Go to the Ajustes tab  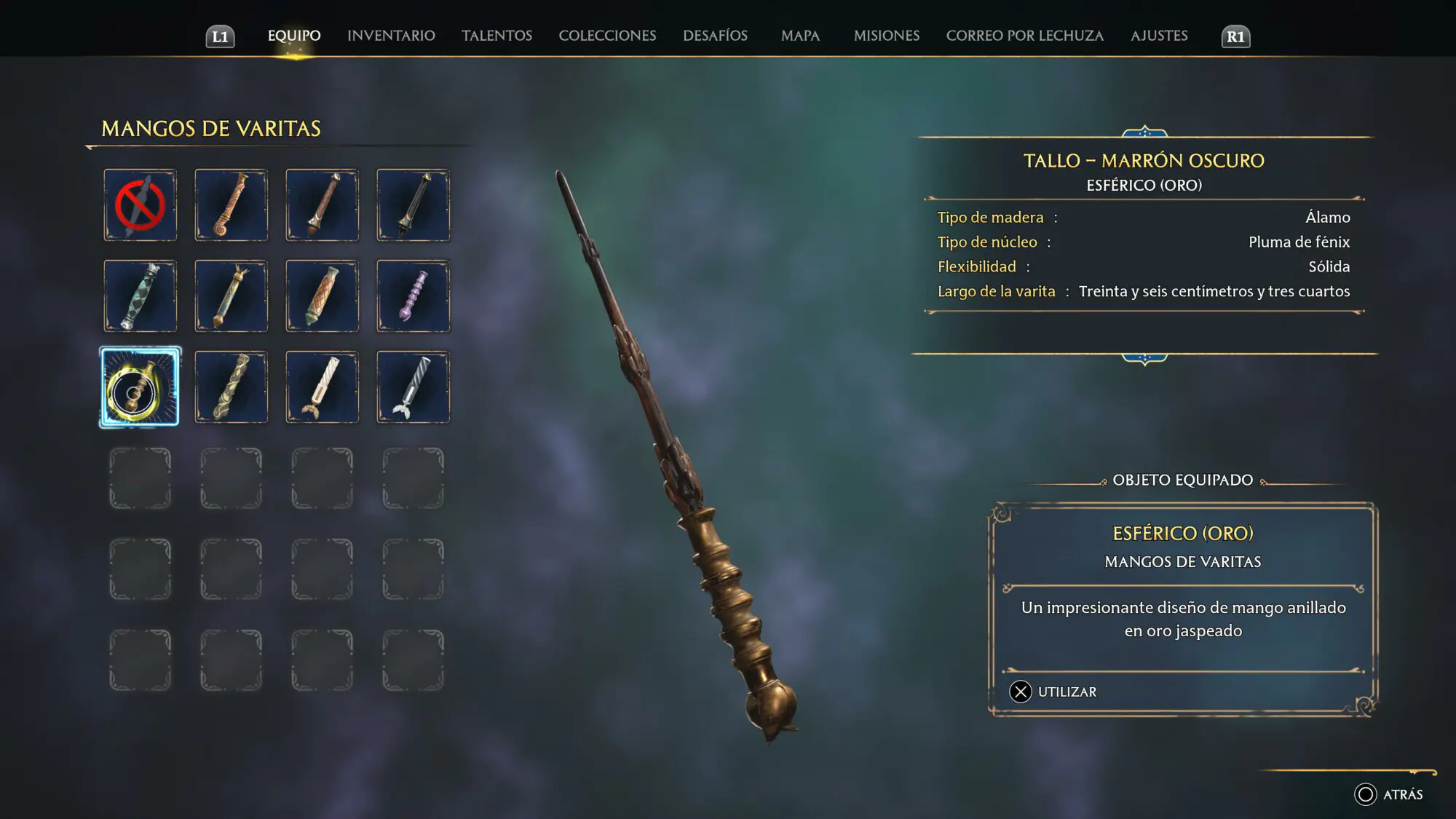point(1159,36)
